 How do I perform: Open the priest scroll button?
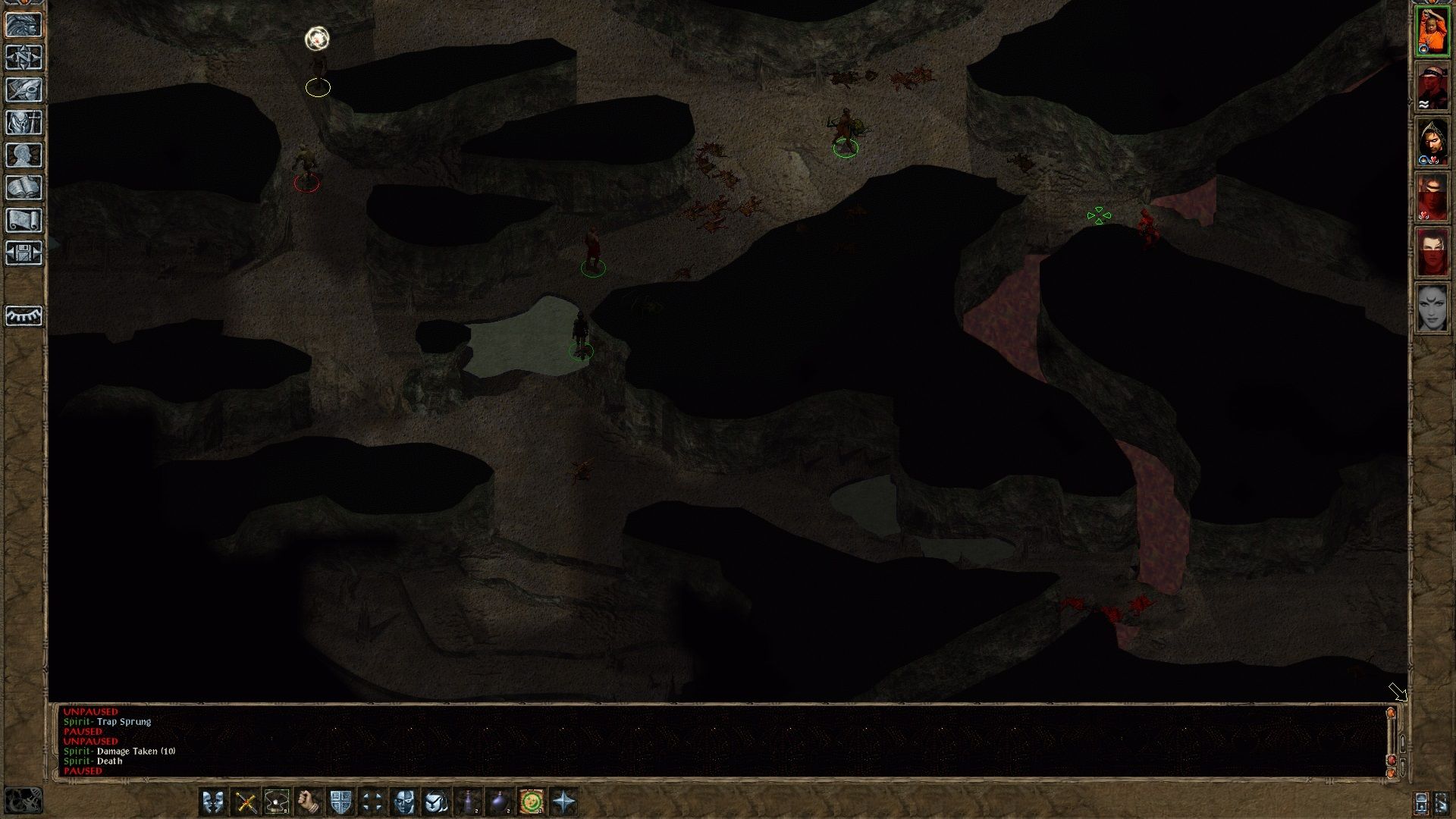[x=24, y=221]
